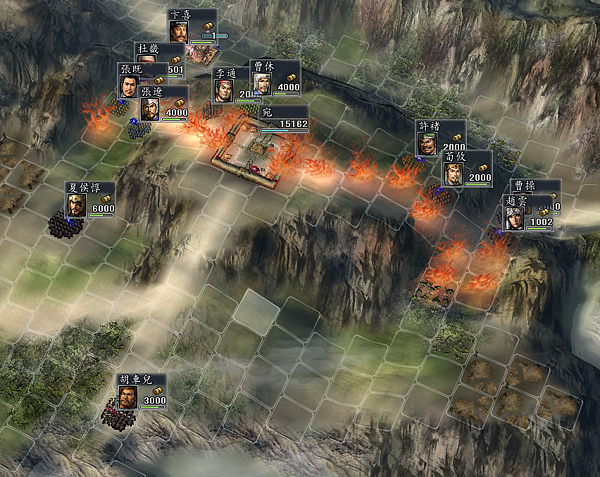Select Bian Xi's unit plate (卞喜)
Viewport: 600px width, 477px height.
(x=192, y=26)
